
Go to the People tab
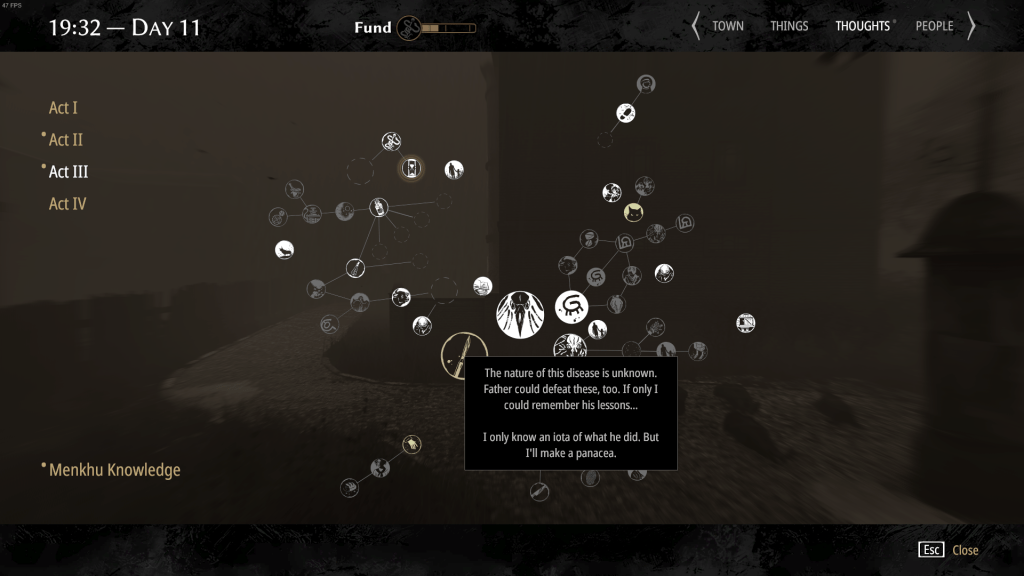click(934, 26)
